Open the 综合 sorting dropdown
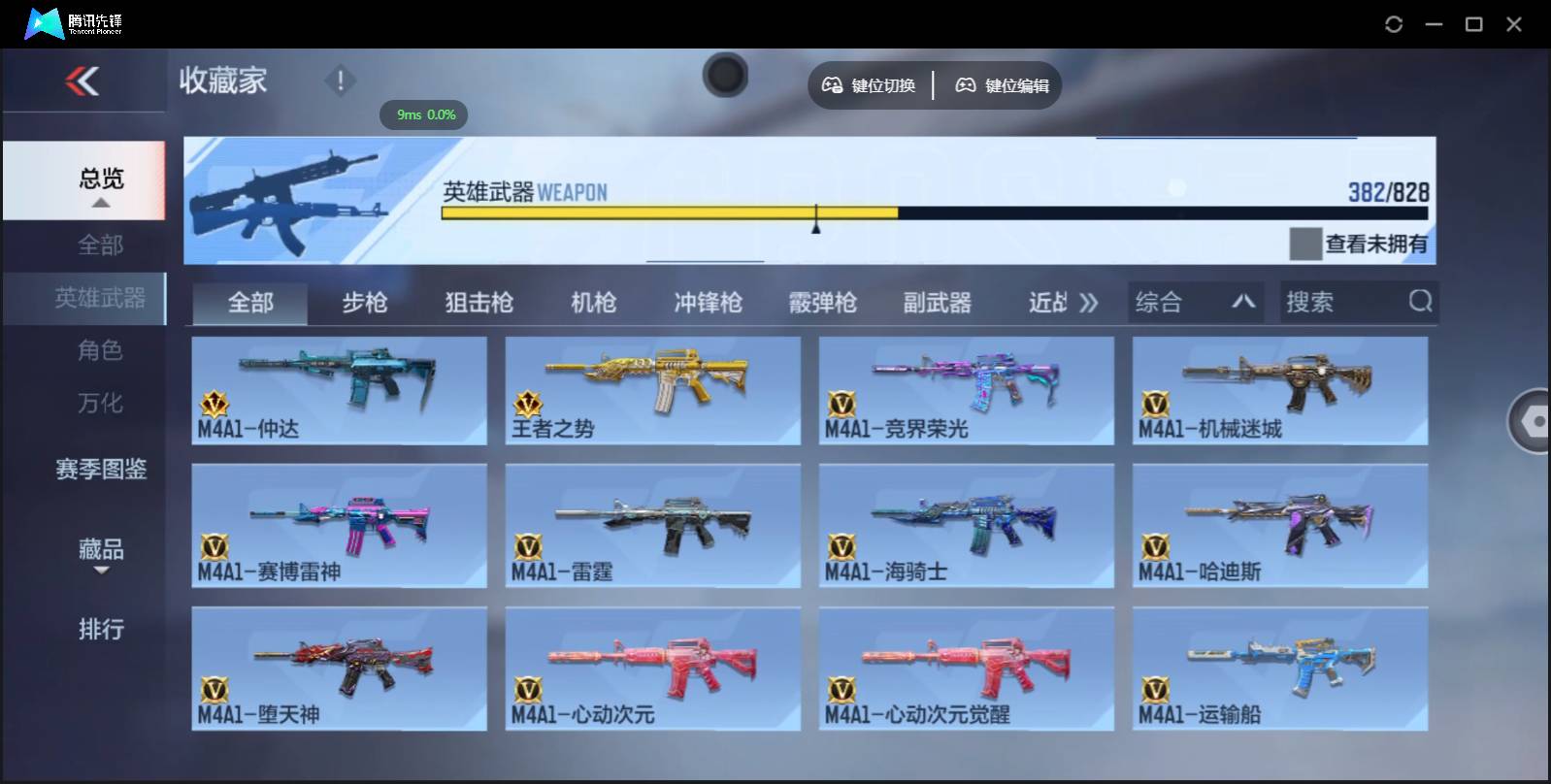Viewport: 1551px width, 784px height. (x=1196, y=302)
